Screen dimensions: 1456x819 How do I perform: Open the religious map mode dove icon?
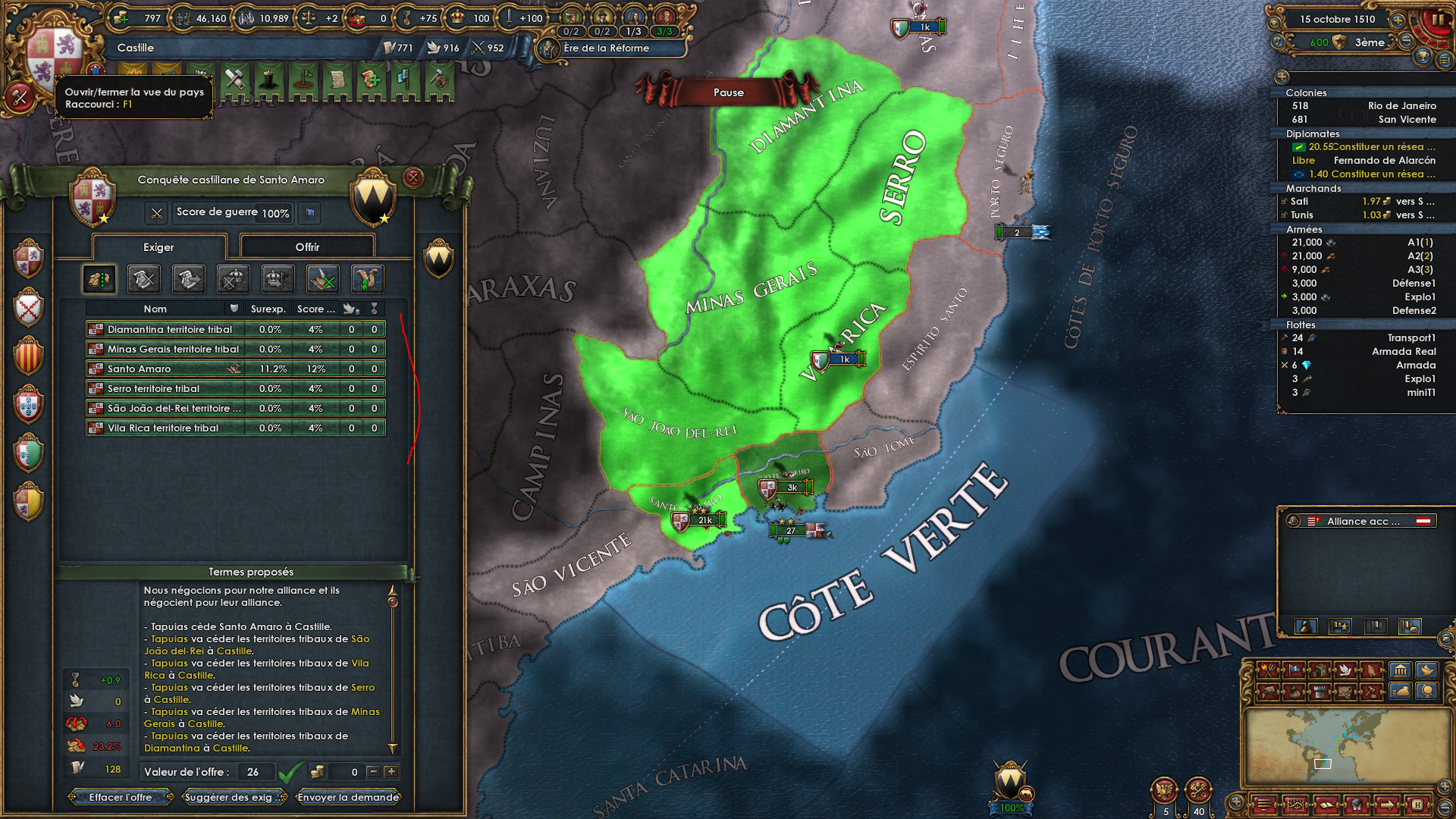1346,670
